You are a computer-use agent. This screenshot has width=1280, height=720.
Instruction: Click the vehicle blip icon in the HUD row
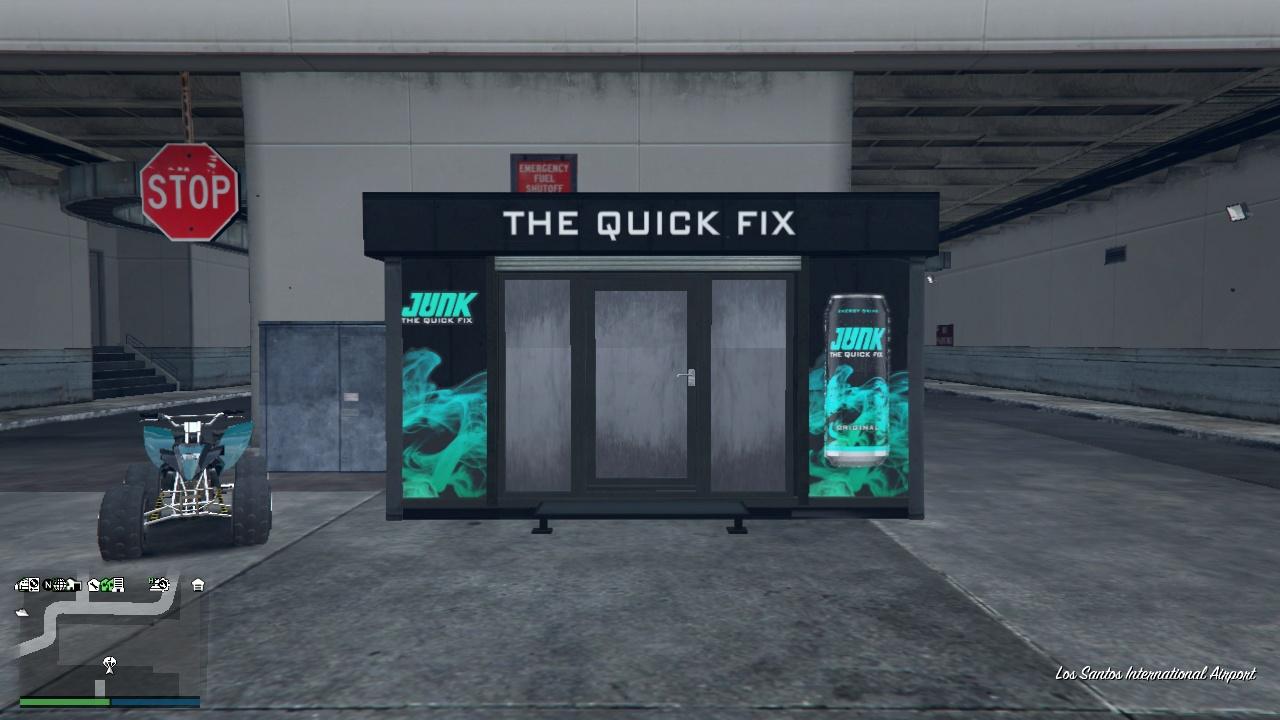(x=21, y=585)
